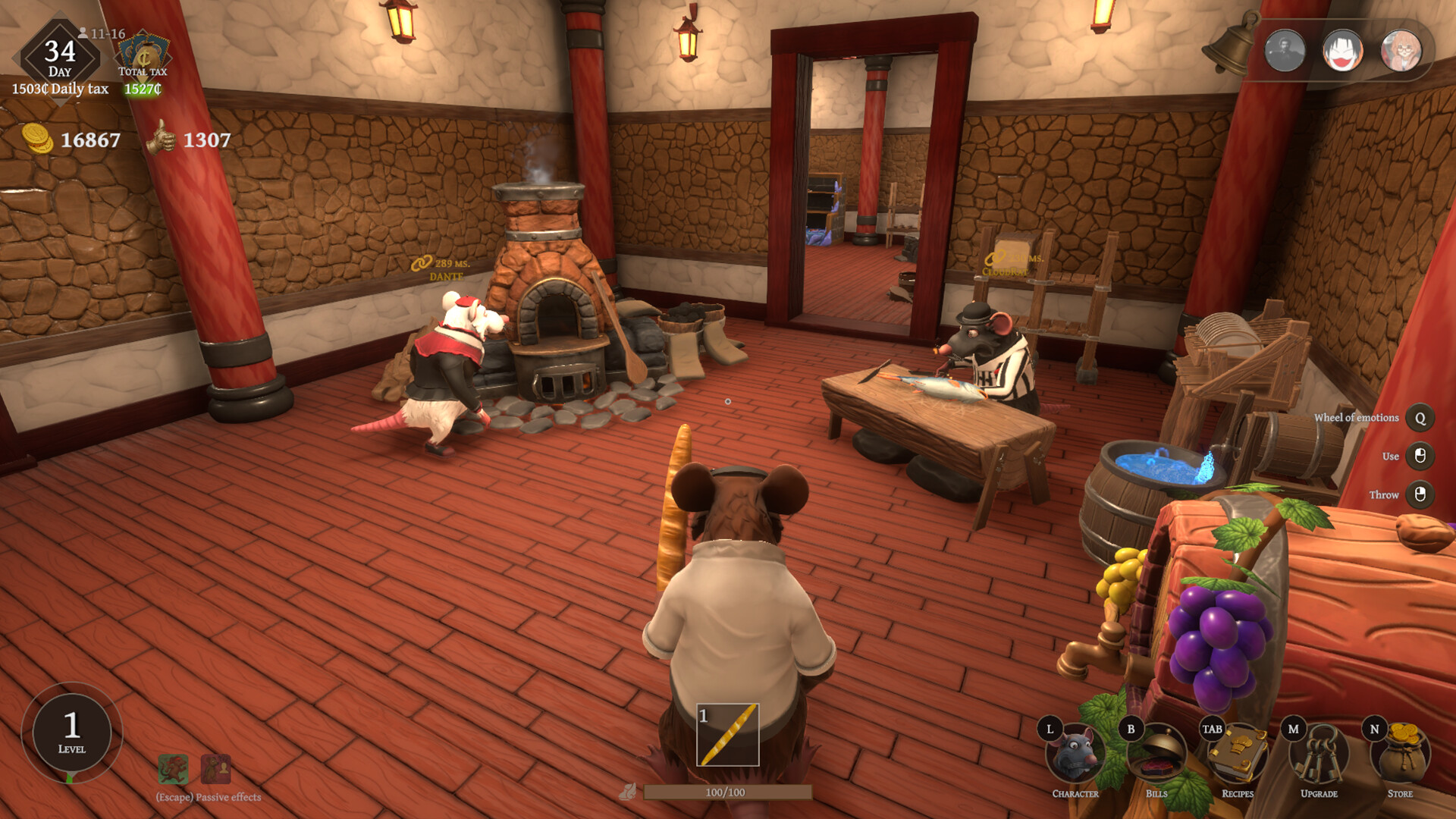Open the Bills serving dish icon
Screen dimensions: 1456x819
[1156, 754]
